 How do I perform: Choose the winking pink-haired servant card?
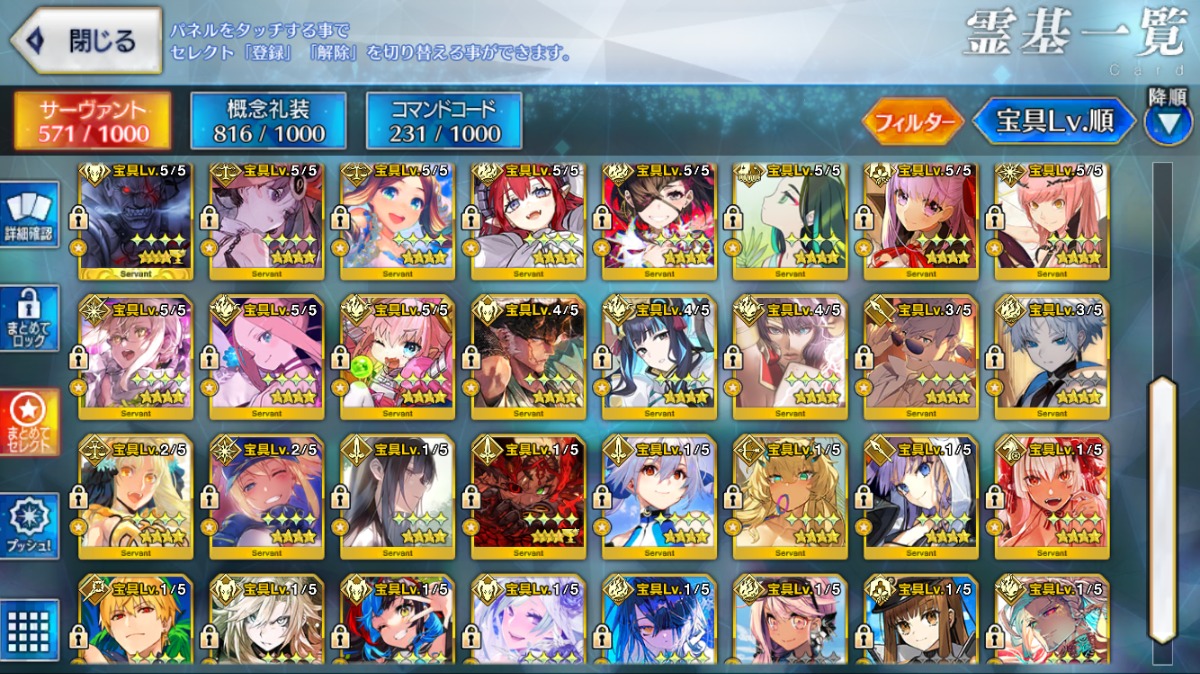pos(397,357)
